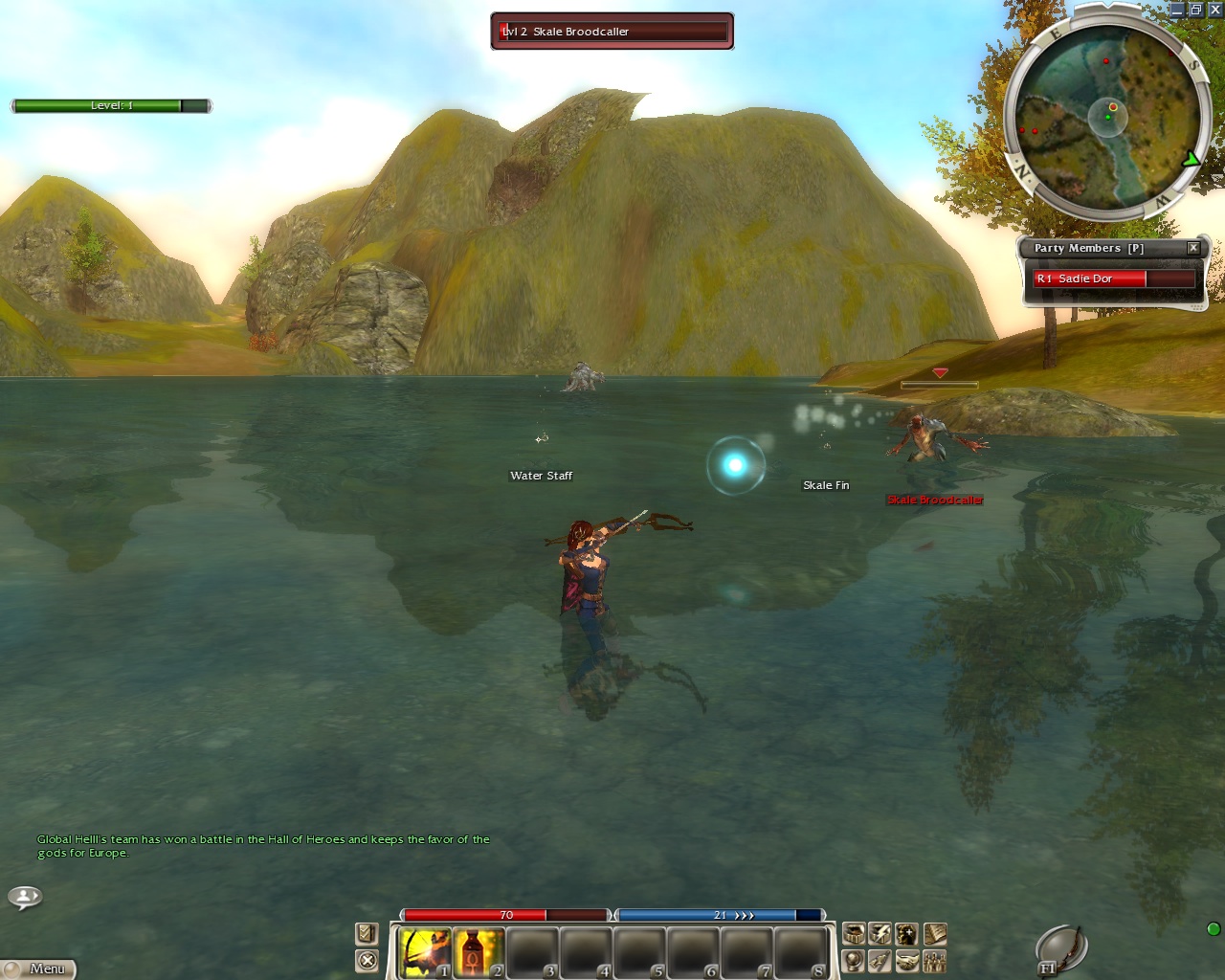
Task: Minimize the game window
Action: [1177, 10]
